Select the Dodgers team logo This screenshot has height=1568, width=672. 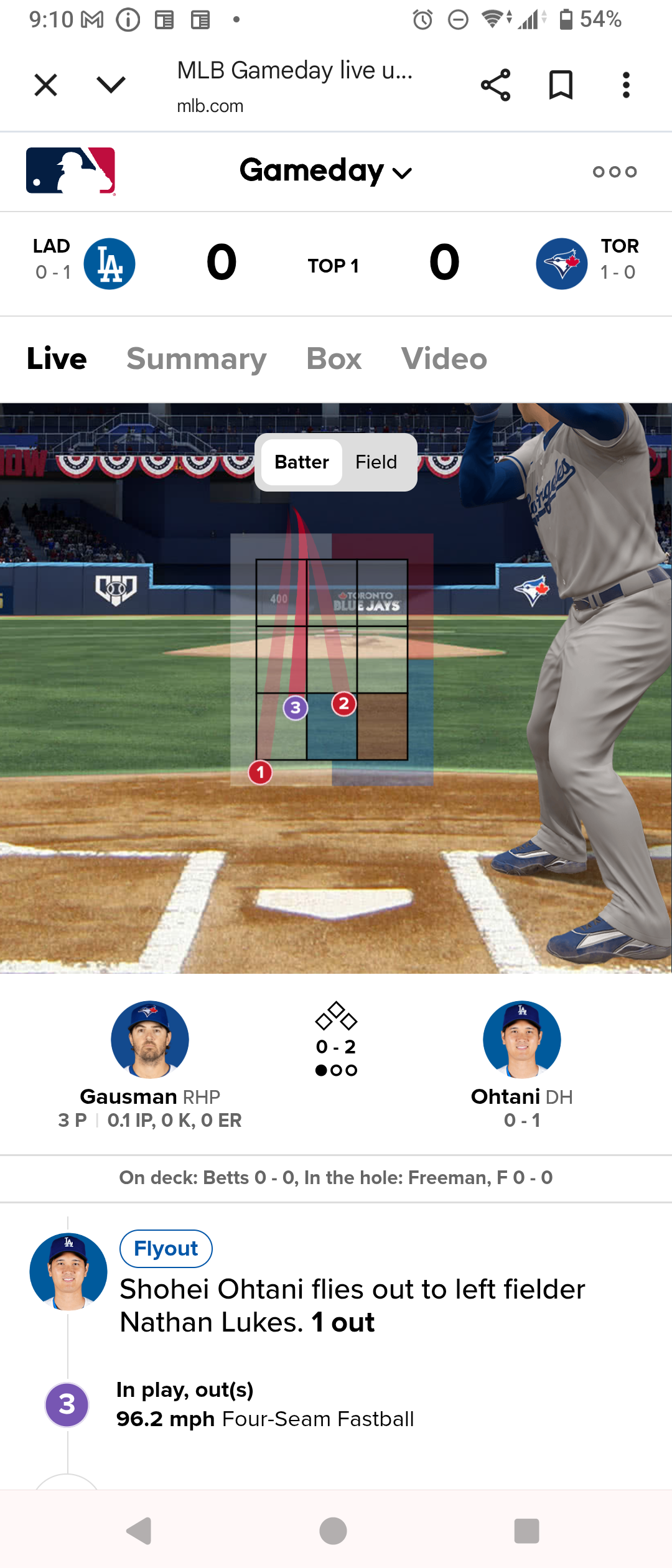pyautogui.click(x=110, y=264)
